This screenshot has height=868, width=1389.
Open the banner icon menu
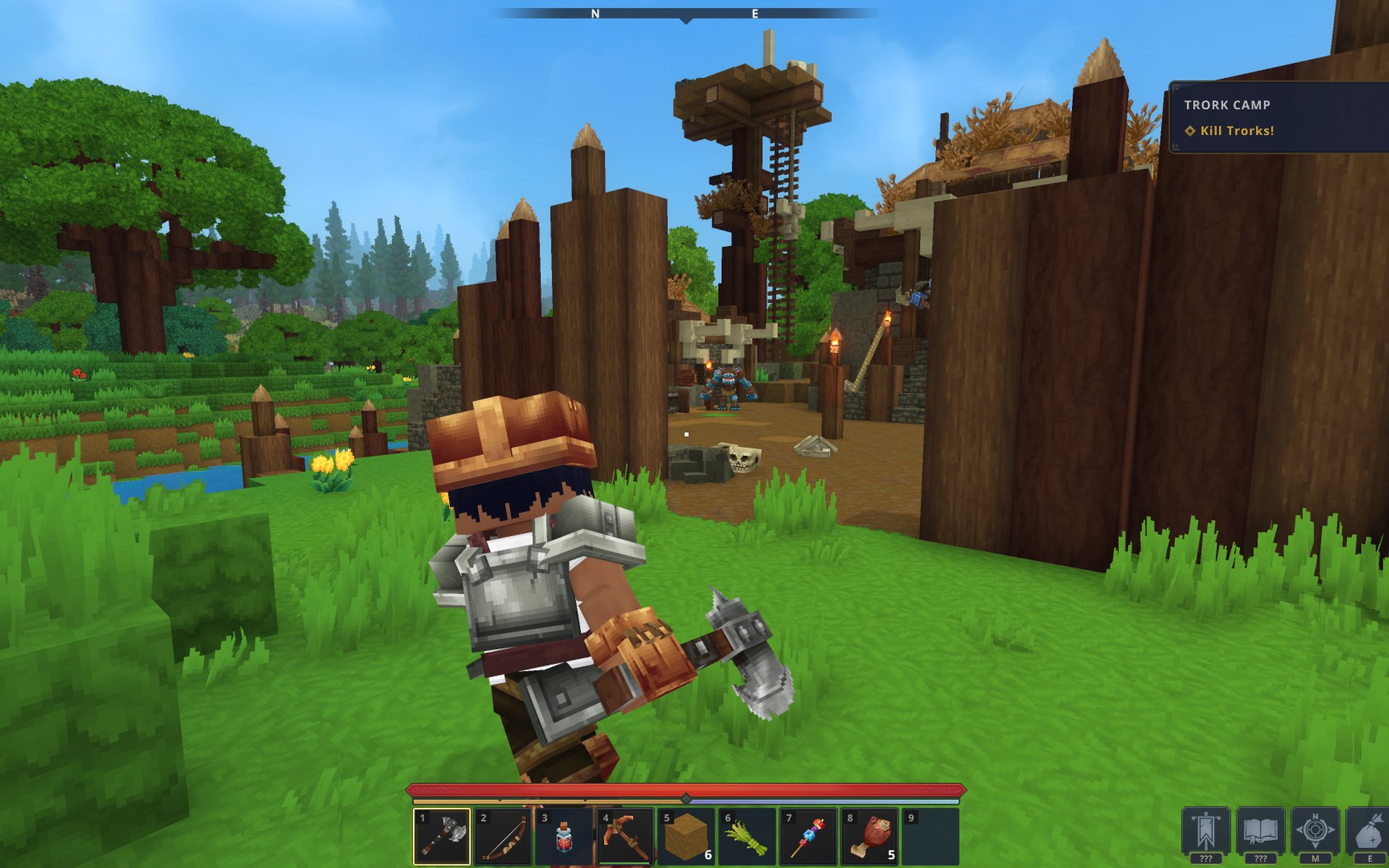(x=1205, y=832)
